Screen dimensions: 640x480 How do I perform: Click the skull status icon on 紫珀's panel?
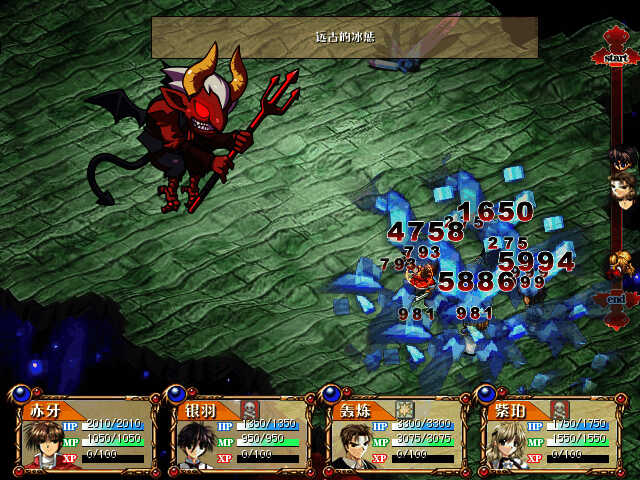pyautogui.click(x=560, y=409)
